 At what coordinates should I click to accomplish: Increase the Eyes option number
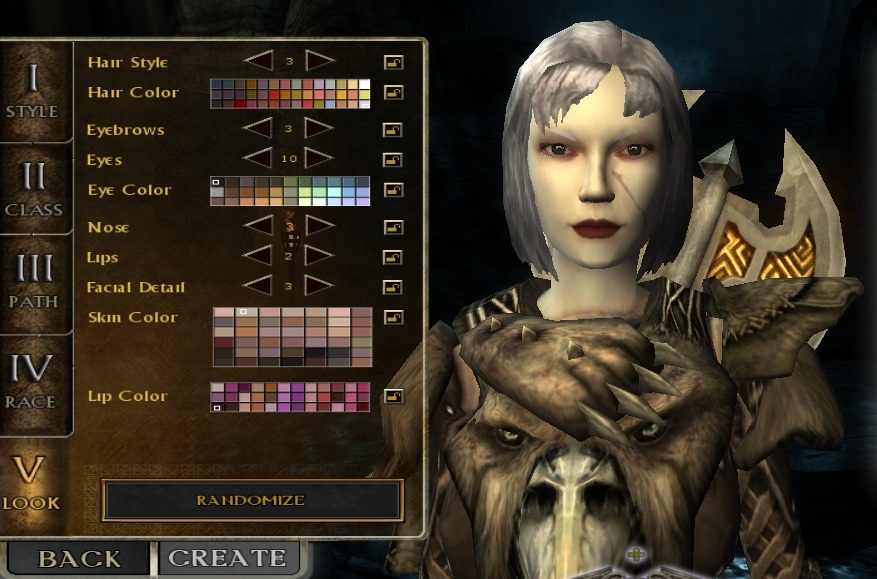(319, 158)
